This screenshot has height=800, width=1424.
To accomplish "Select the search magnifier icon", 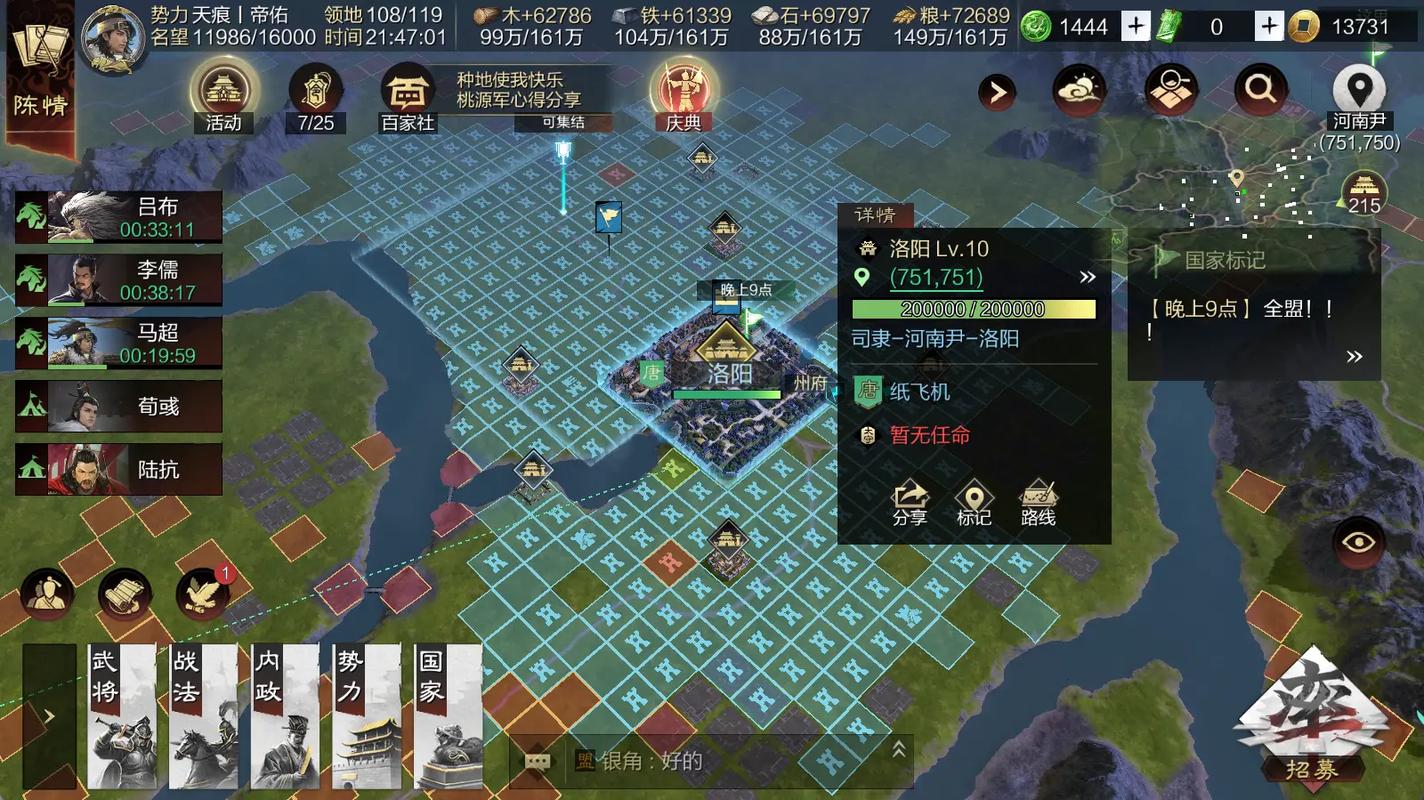I will pos(1259,88).
